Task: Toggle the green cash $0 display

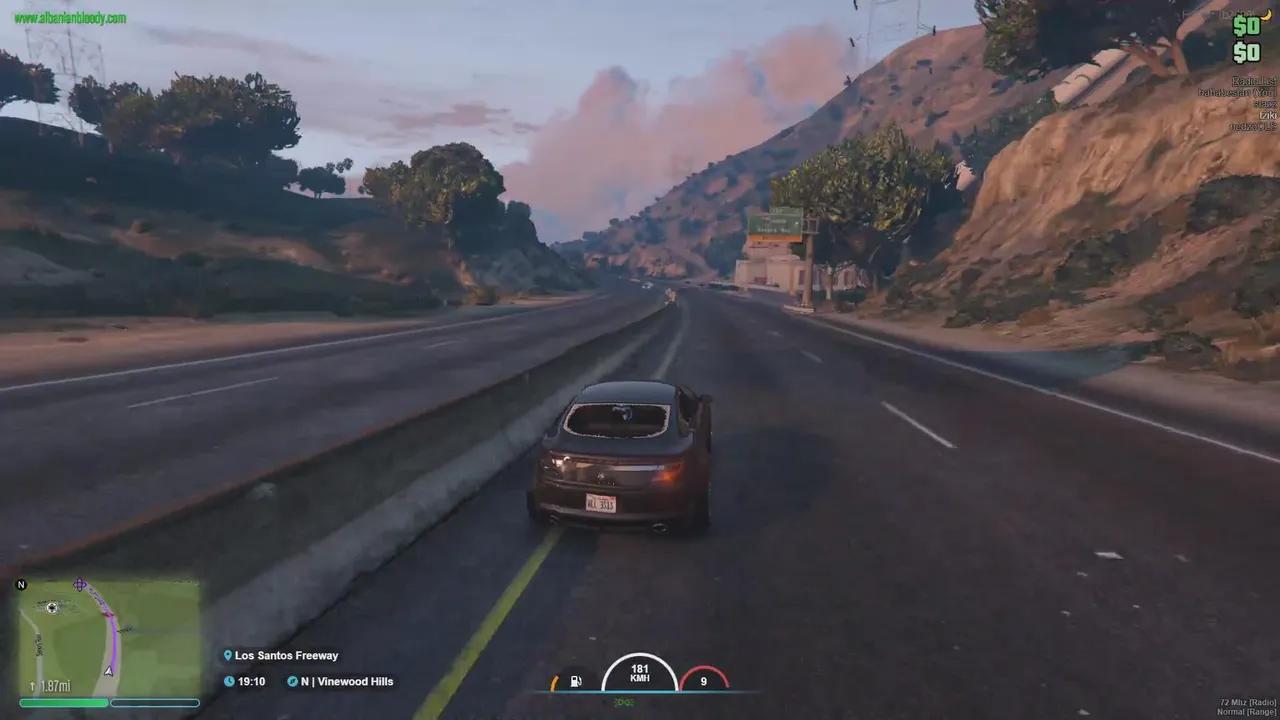Action: tap(1246, 25)
